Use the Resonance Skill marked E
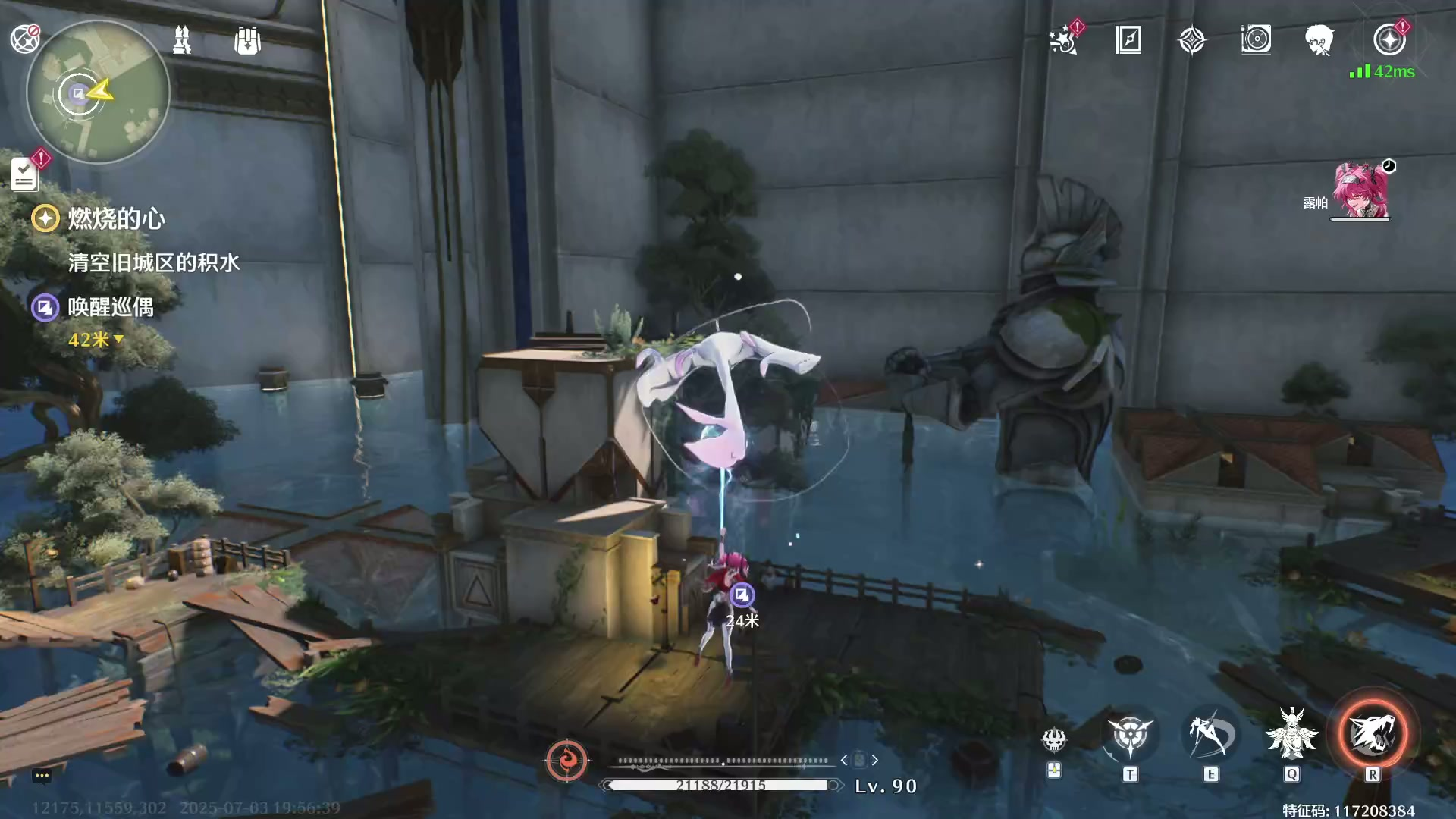Viewport: 1456px width, 819px height. pyautogui.click(x=1210, y=734)
